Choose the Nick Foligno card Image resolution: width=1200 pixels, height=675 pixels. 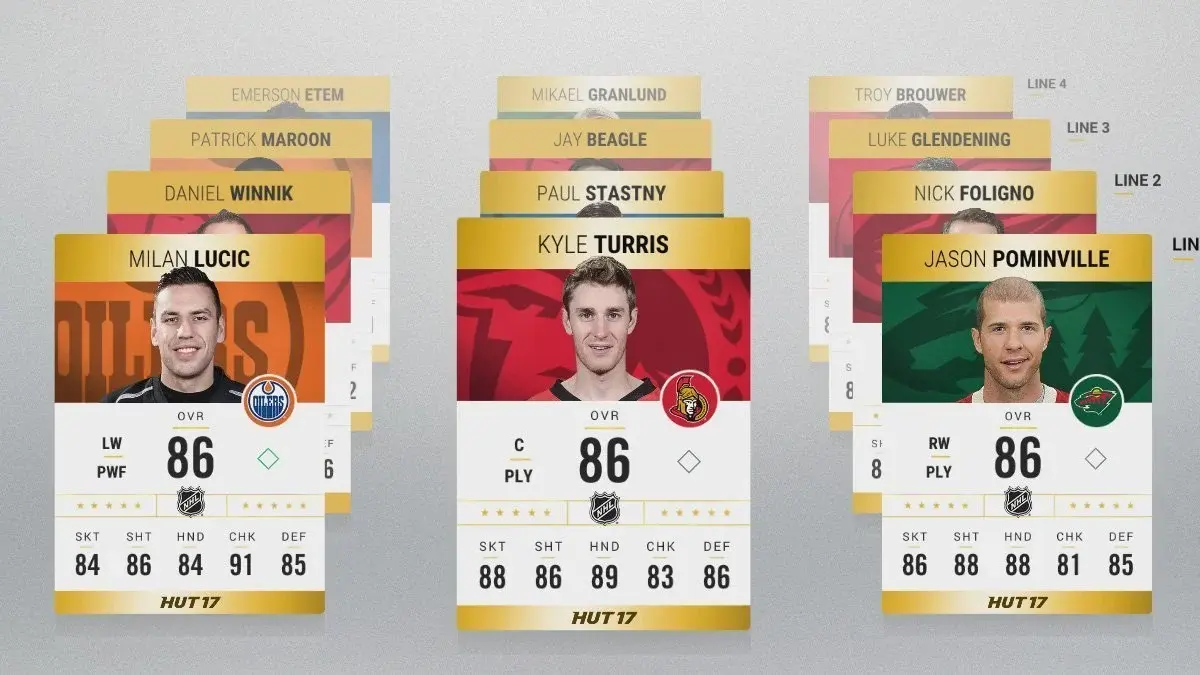tap(973, 192)
